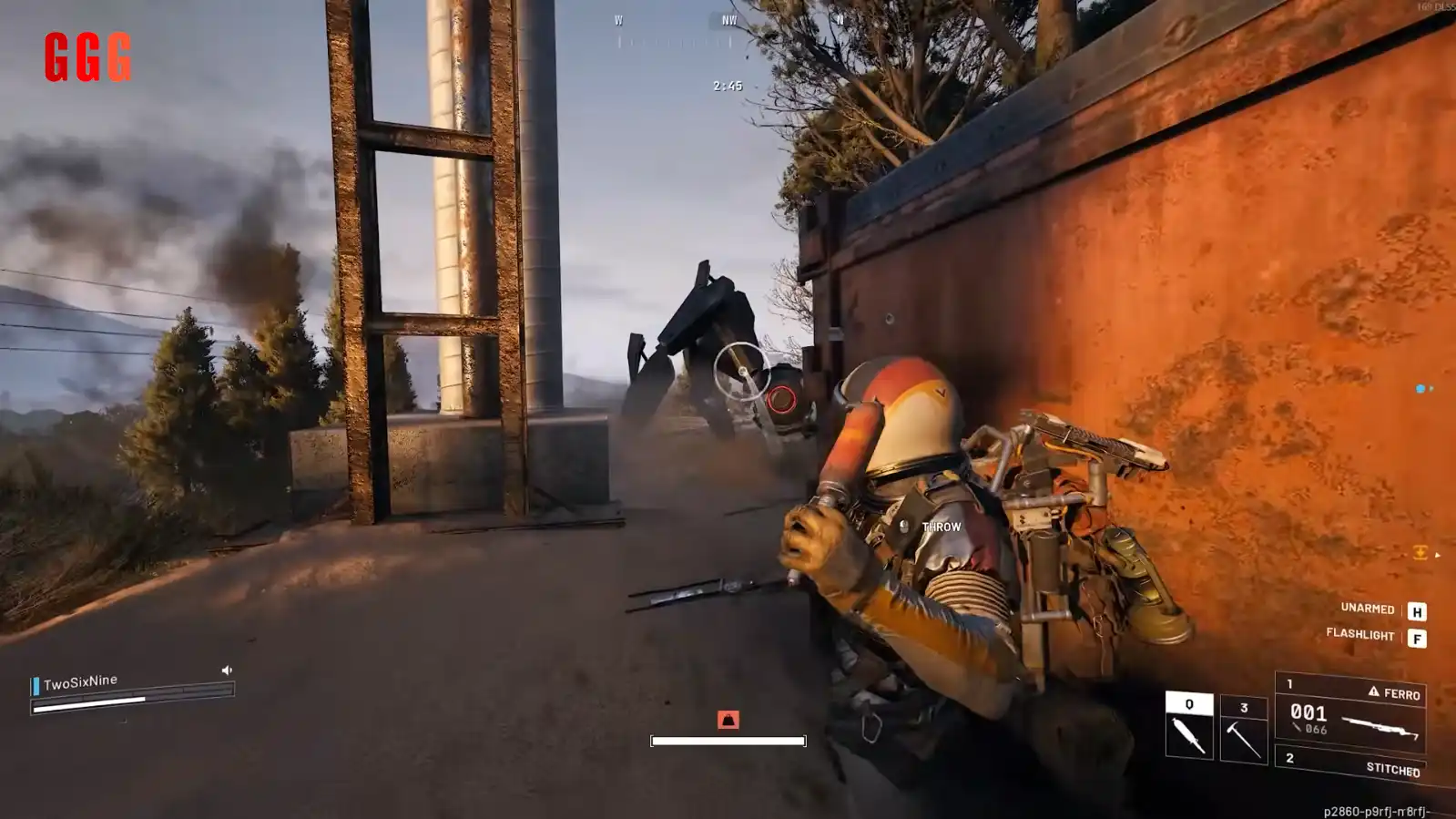Click the NW marker on the compass bar
Image resolution: width=1456 pixels, height=819 pixels.
pos(729,20)
